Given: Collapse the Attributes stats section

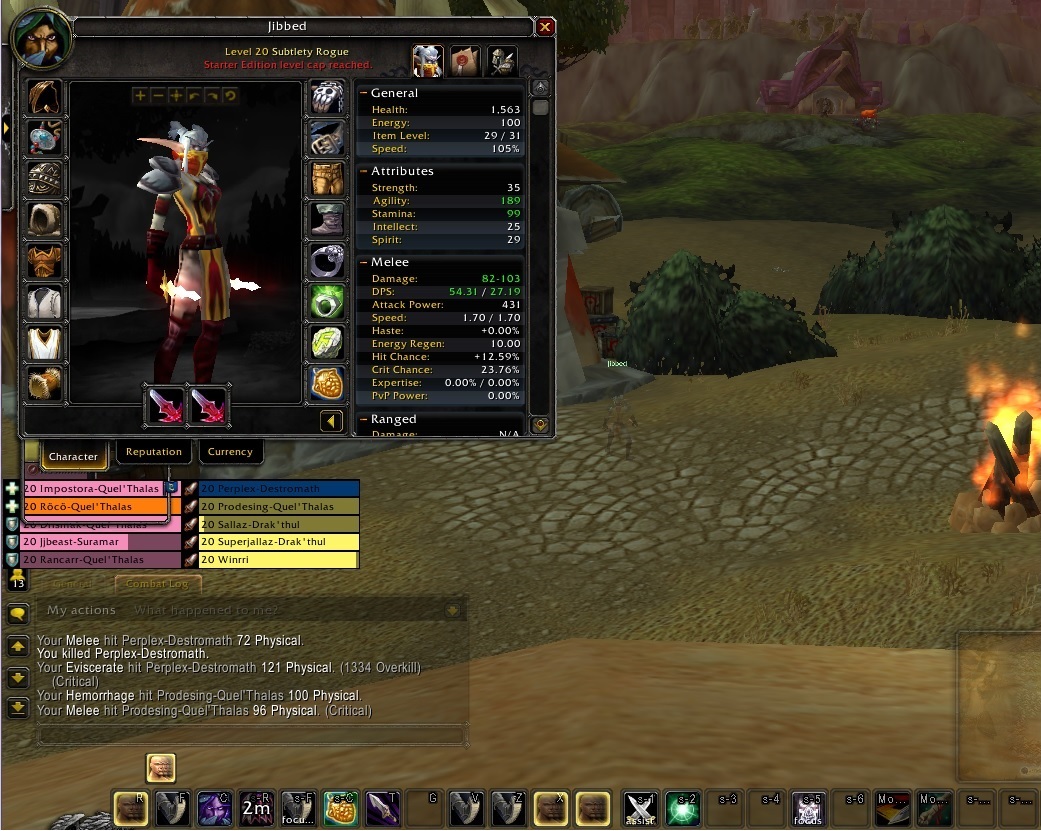Looking at the screenshot, I should click(365, 171).
